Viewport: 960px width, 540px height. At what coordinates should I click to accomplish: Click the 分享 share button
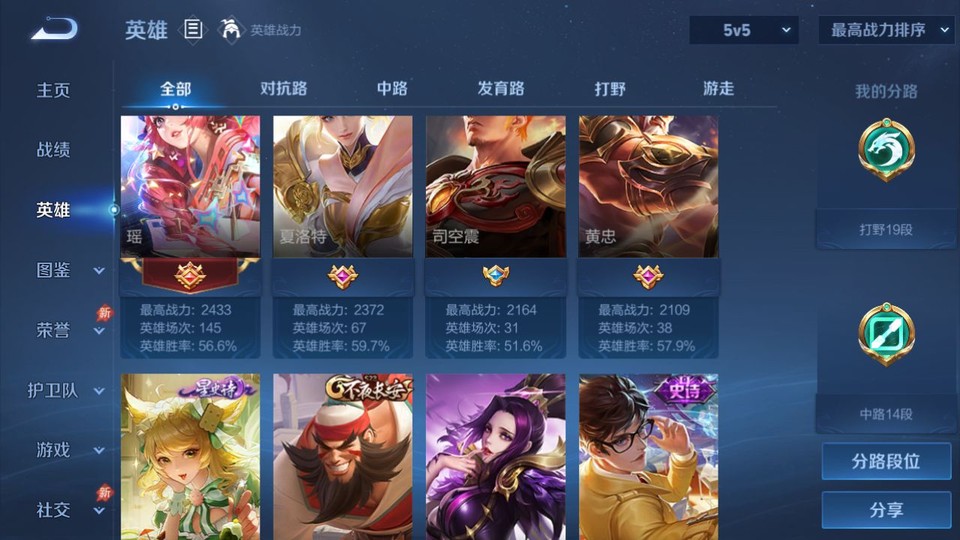886,510
